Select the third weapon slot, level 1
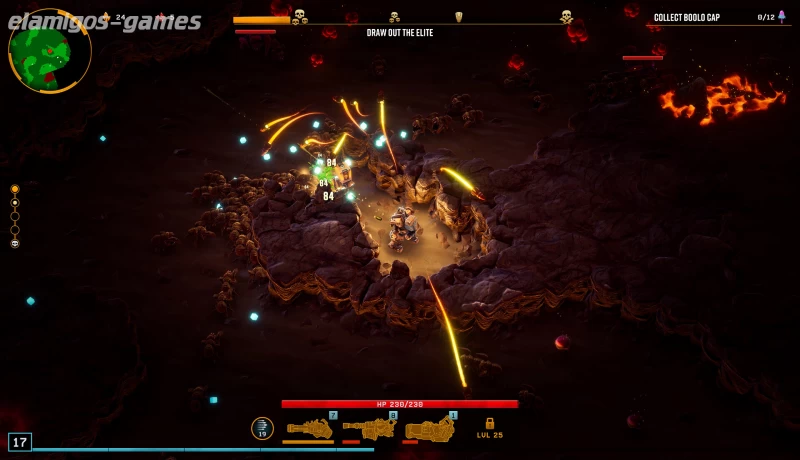 tap(430, 429)
